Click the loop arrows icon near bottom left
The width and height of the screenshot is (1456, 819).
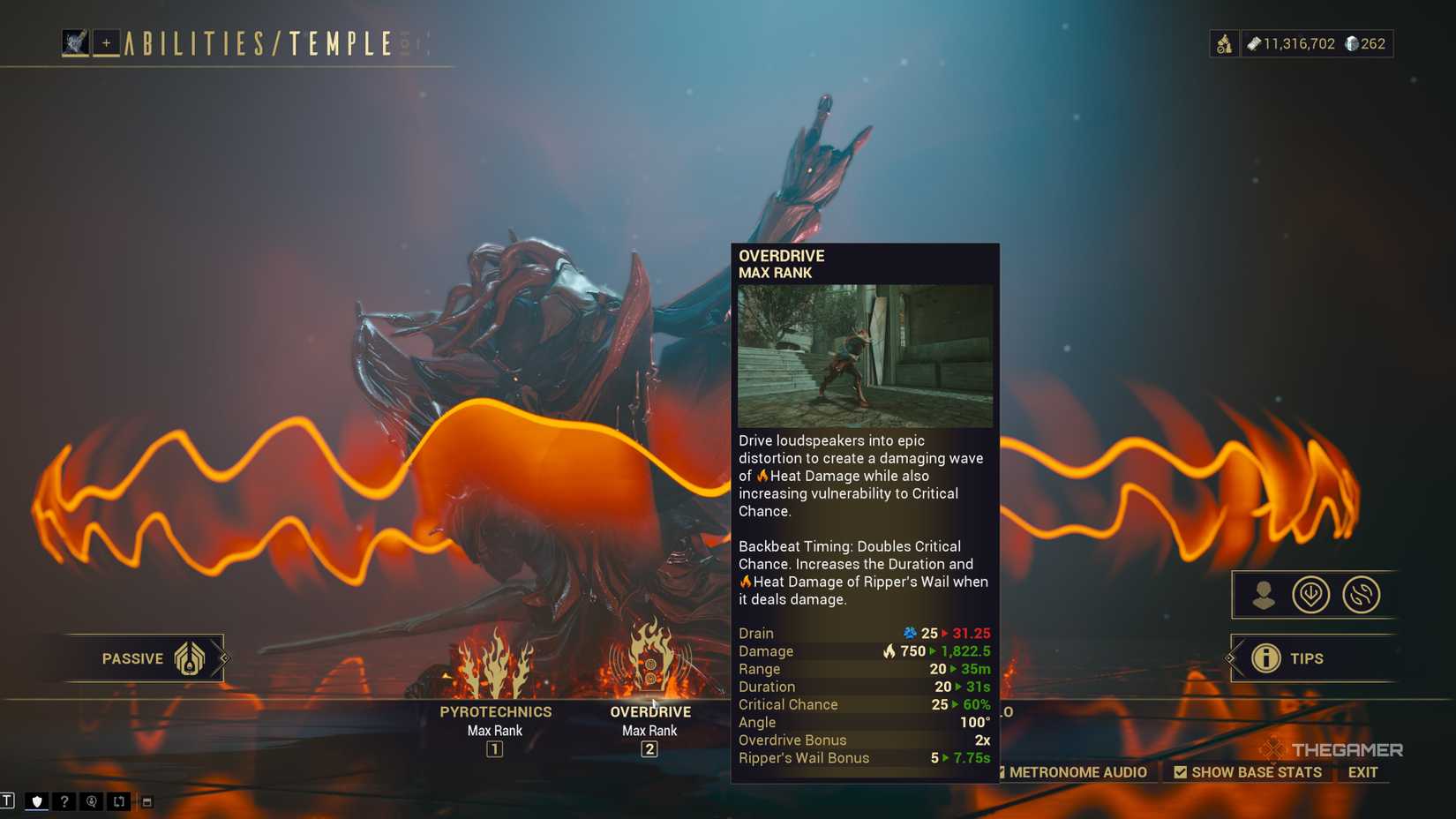119,801
